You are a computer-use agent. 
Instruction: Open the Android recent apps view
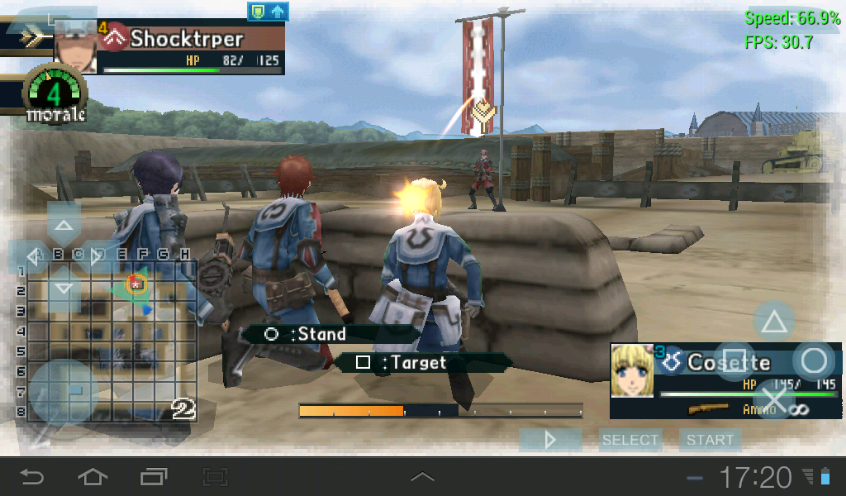[154, 477]
